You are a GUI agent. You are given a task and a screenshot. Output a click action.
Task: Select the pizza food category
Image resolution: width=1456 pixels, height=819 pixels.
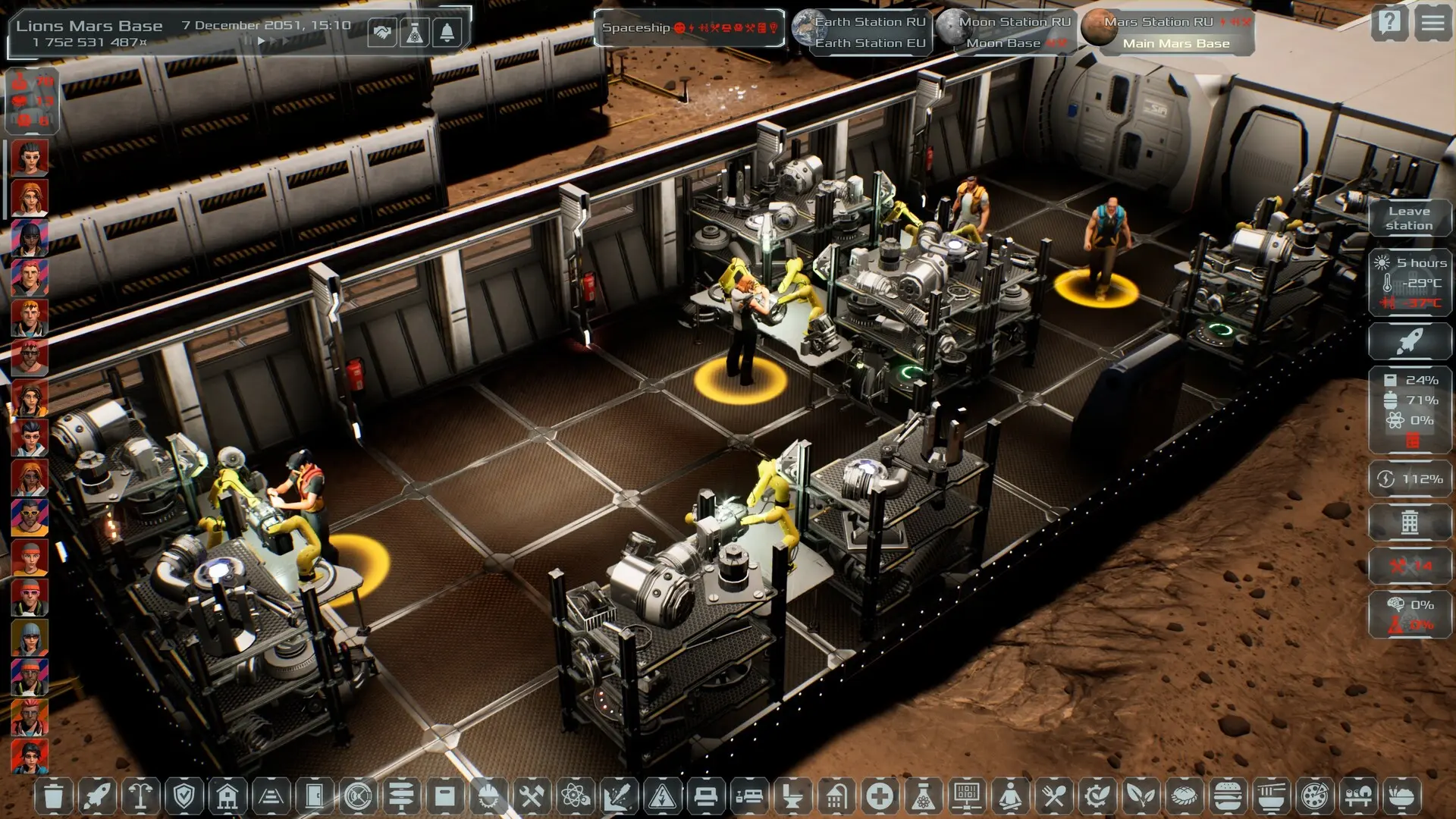(1313, 796)
